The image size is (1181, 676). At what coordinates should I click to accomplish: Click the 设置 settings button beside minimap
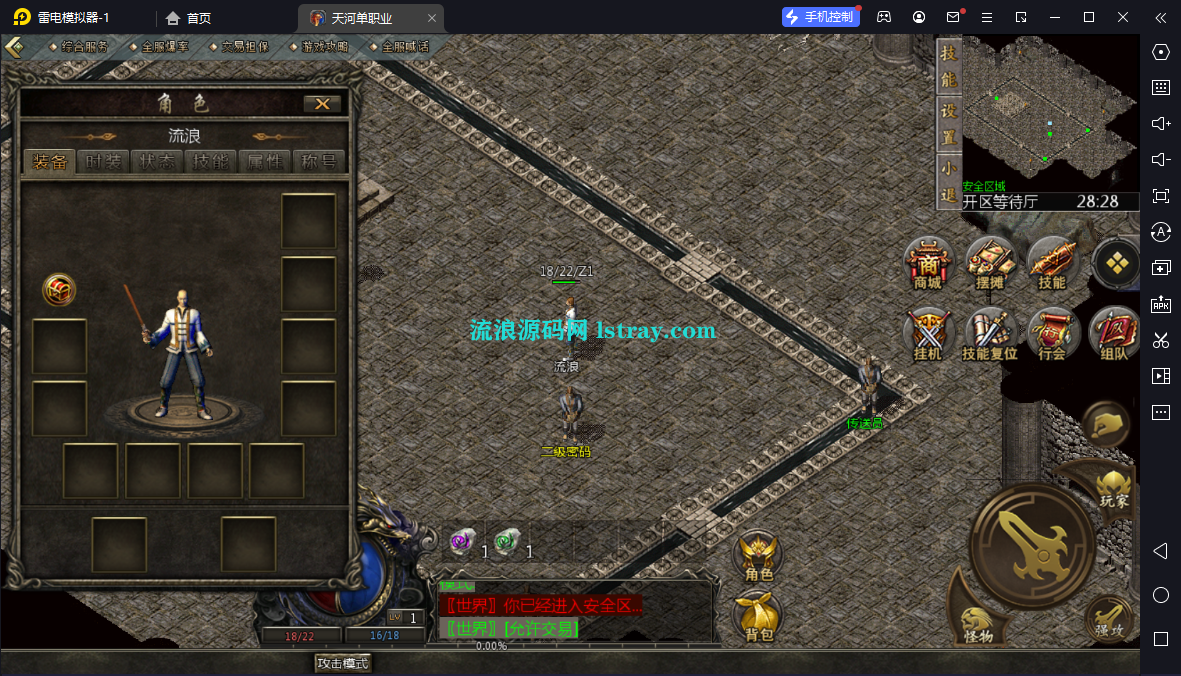pyautogui.click(x=948, y=123)
